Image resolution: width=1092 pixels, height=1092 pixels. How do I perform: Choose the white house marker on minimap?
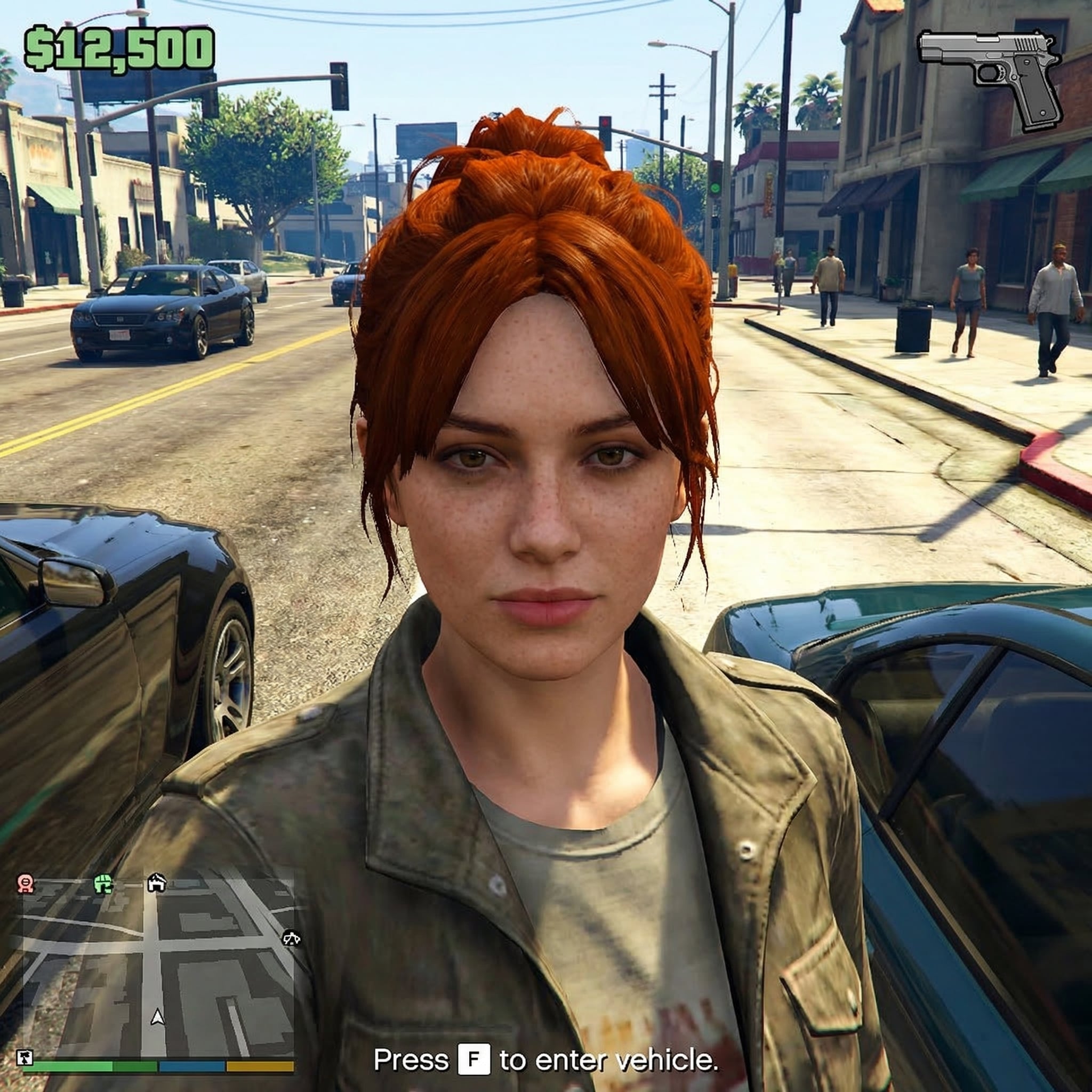point(157,882)
